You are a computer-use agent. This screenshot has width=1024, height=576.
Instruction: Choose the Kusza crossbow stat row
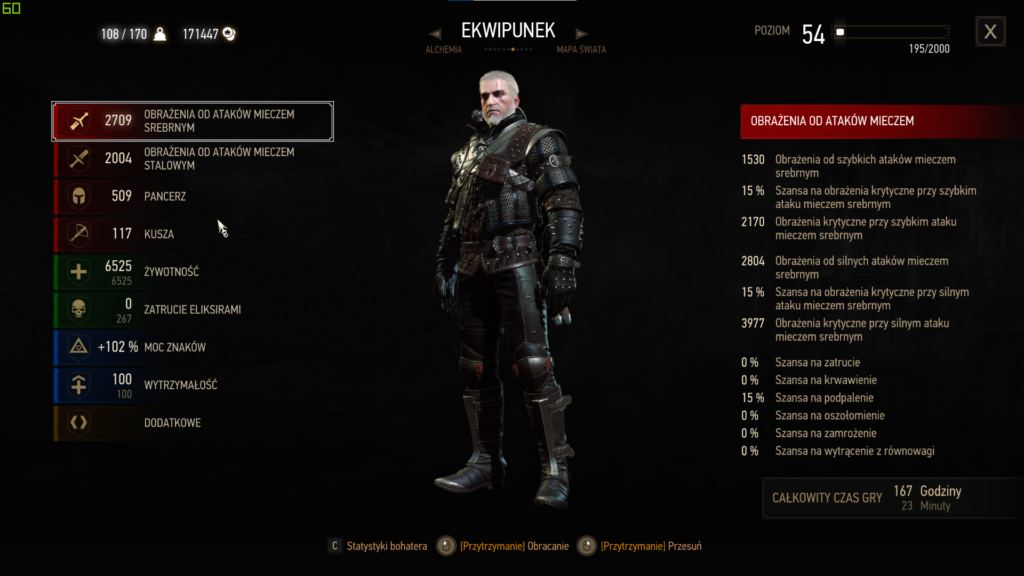[193, 234]
